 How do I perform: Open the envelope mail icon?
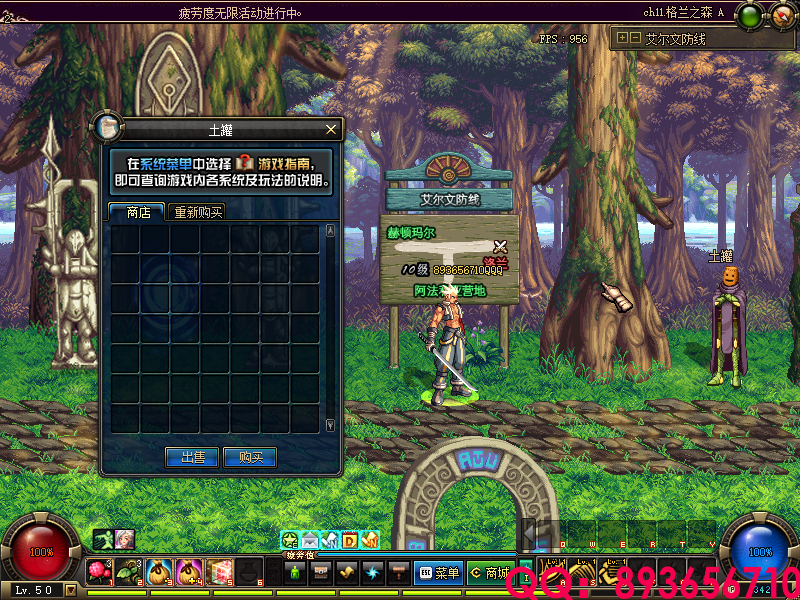point(310,541)
